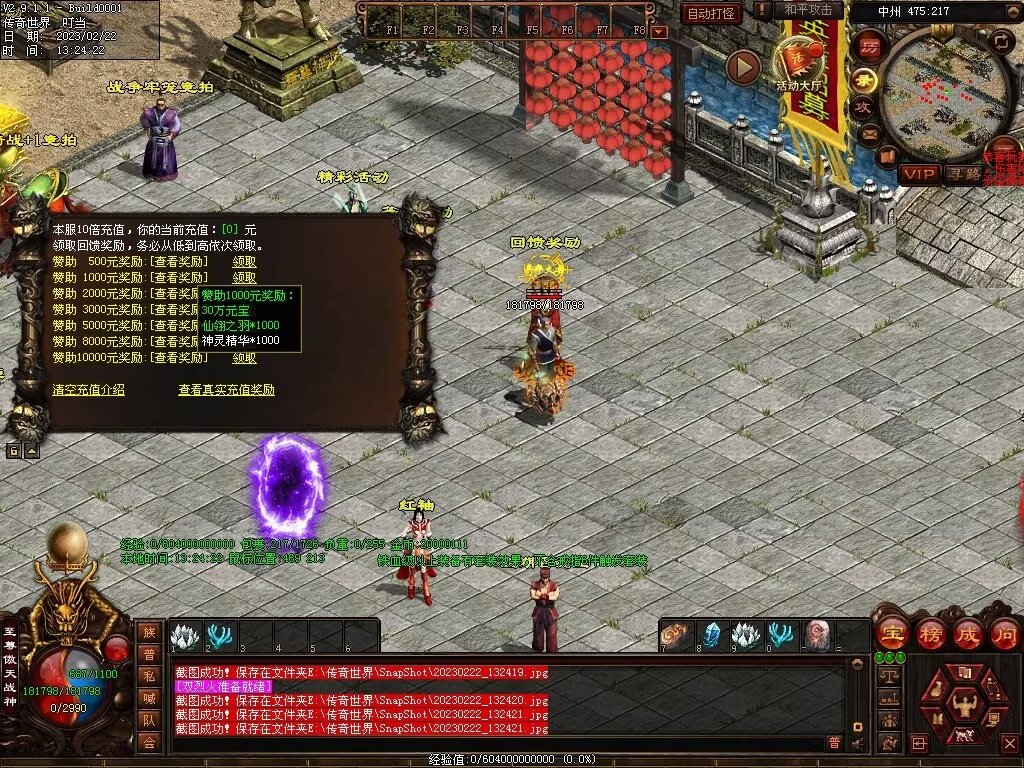Claim the 500元 sponsor reward
The width and height of the screenshot is (1024, 768).
pos(244,262)
